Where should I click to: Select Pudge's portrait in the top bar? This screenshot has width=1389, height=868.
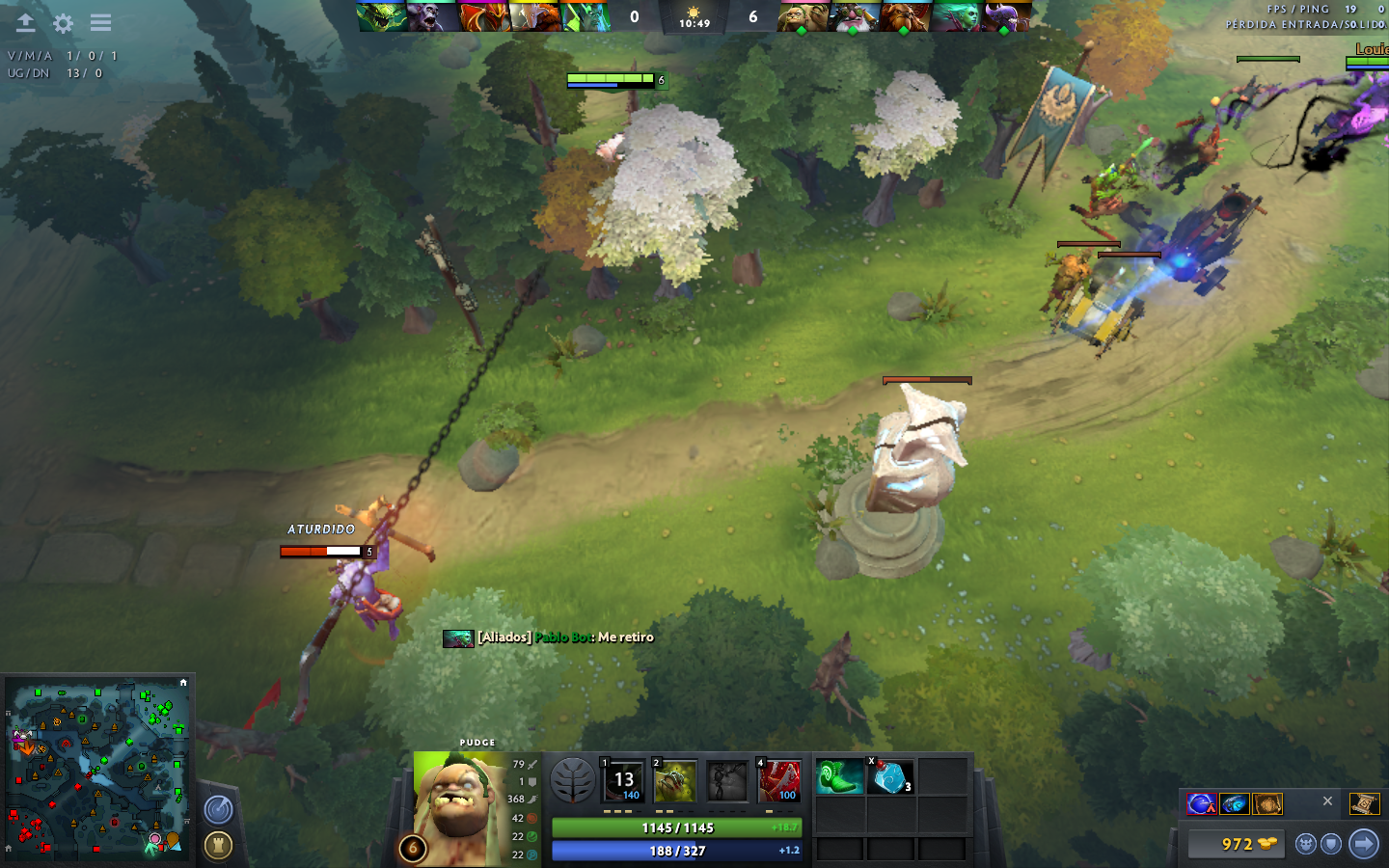pyautogui.click(x=803, y=16)
